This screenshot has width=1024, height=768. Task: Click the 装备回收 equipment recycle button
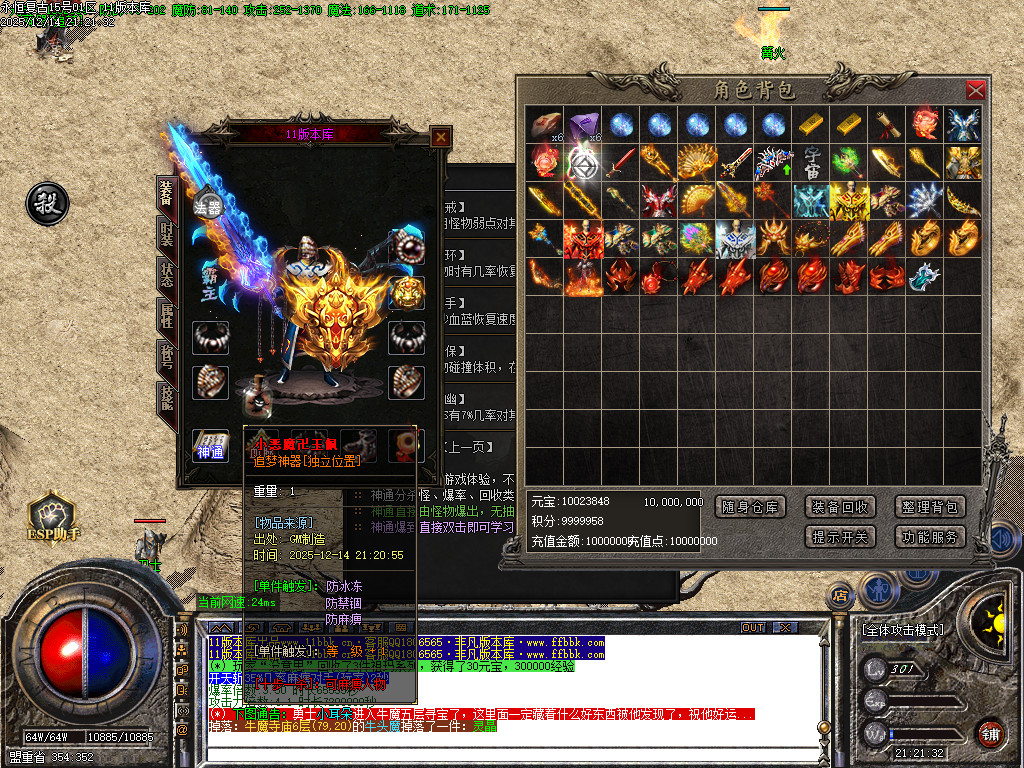click(840, 507)
